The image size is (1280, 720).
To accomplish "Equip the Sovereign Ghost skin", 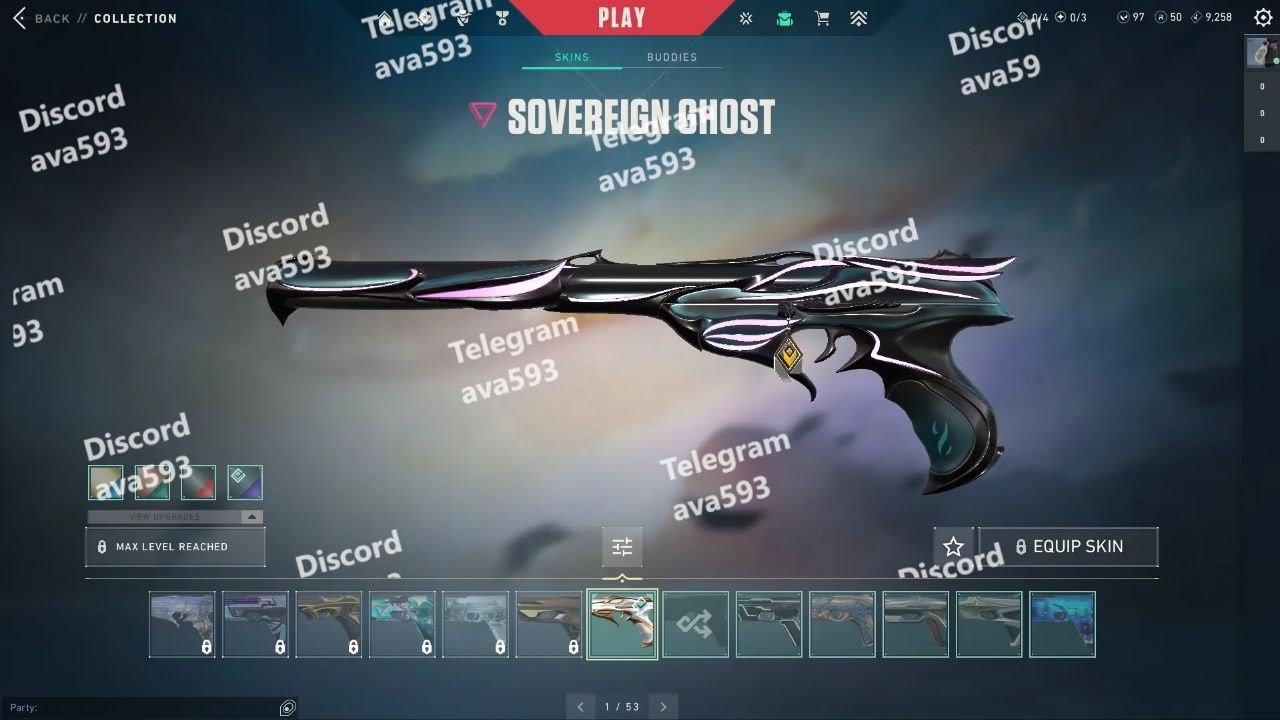I will click(x=1068, y=547).
